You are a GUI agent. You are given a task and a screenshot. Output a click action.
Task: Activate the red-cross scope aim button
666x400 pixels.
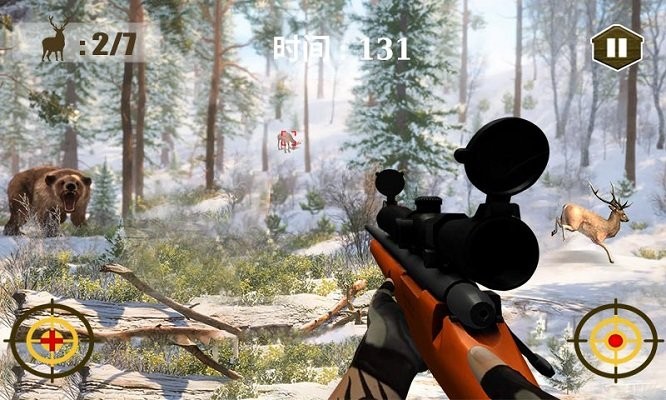pos(51,340)
